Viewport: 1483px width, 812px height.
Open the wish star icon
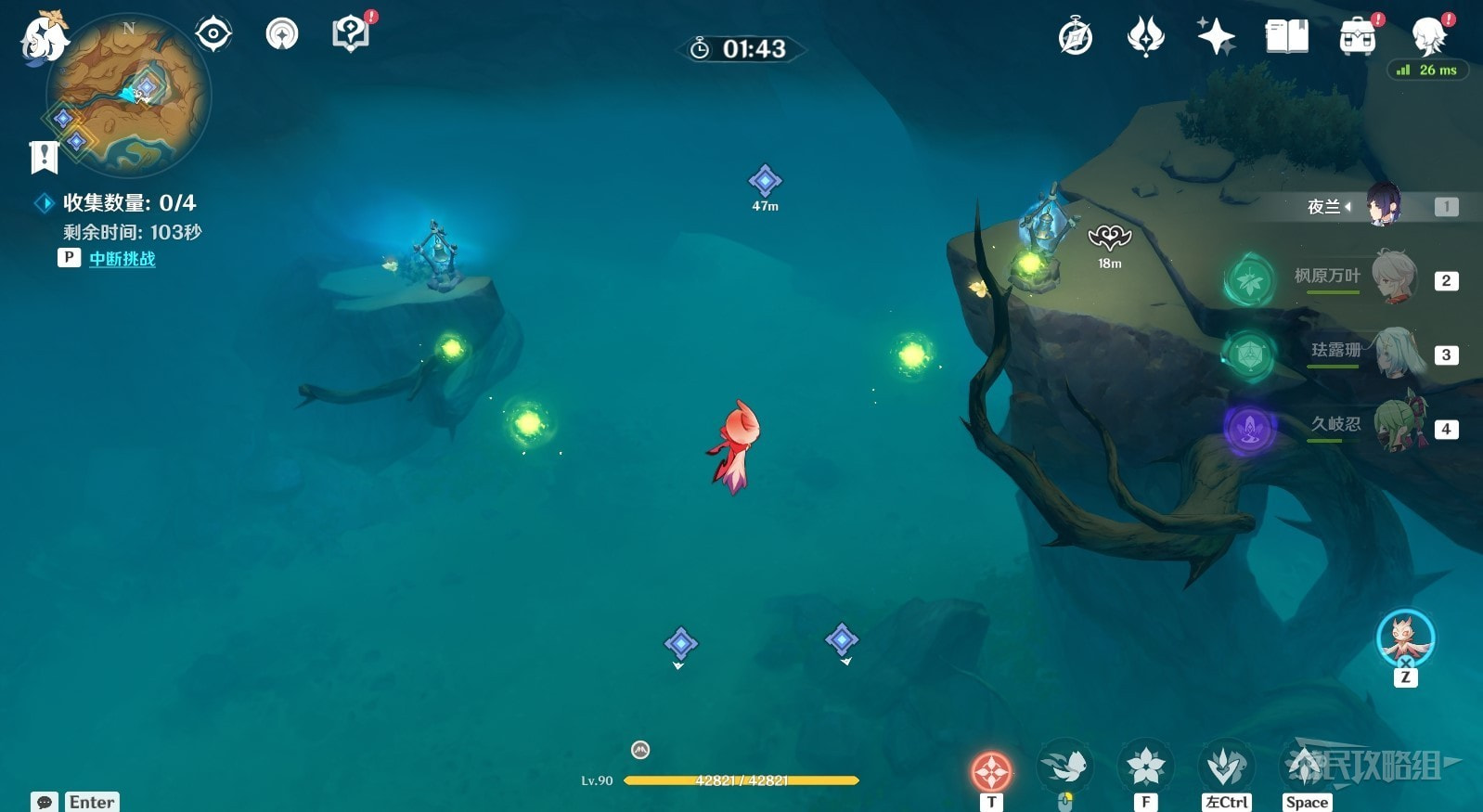(x=1216, y=37)
